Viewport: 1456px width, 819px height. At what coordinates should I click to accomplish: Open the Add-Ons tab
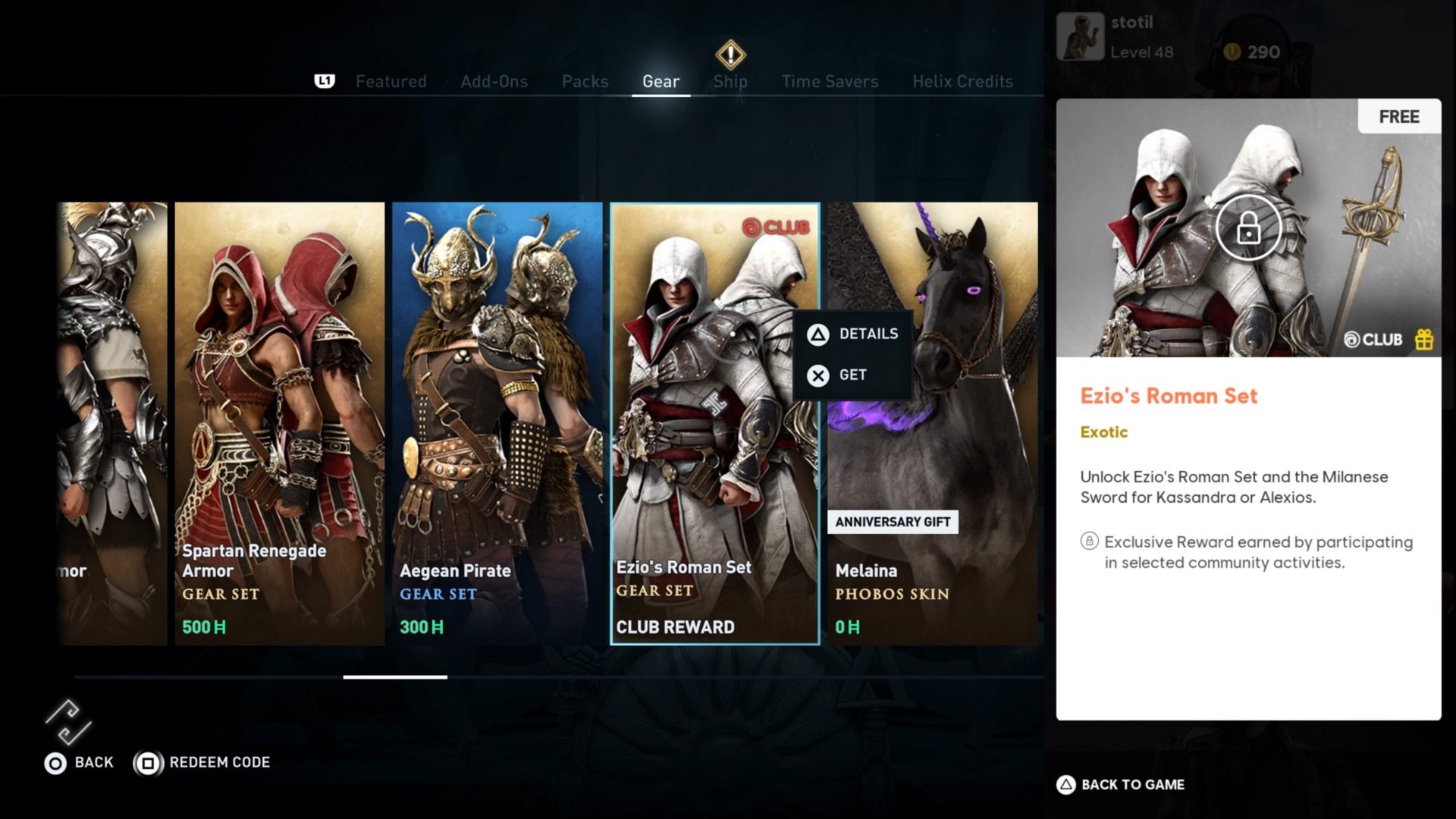pyautogui.click(x=494, y=81)
